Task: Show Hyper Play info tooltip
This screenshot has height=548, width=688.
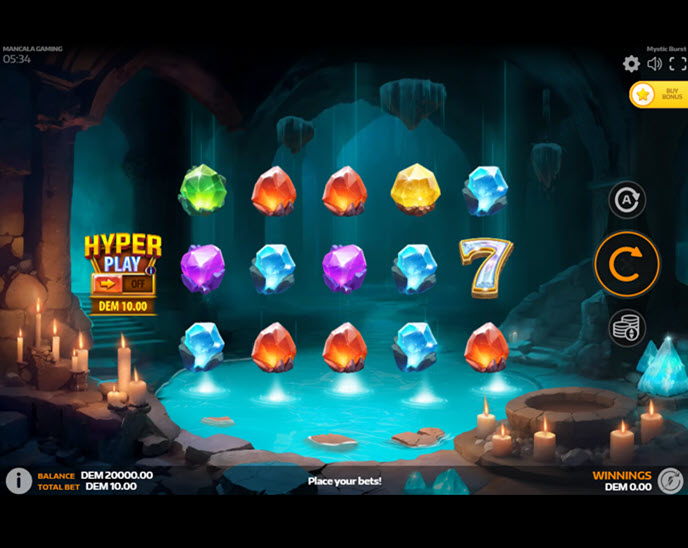Action: point(151,268)
